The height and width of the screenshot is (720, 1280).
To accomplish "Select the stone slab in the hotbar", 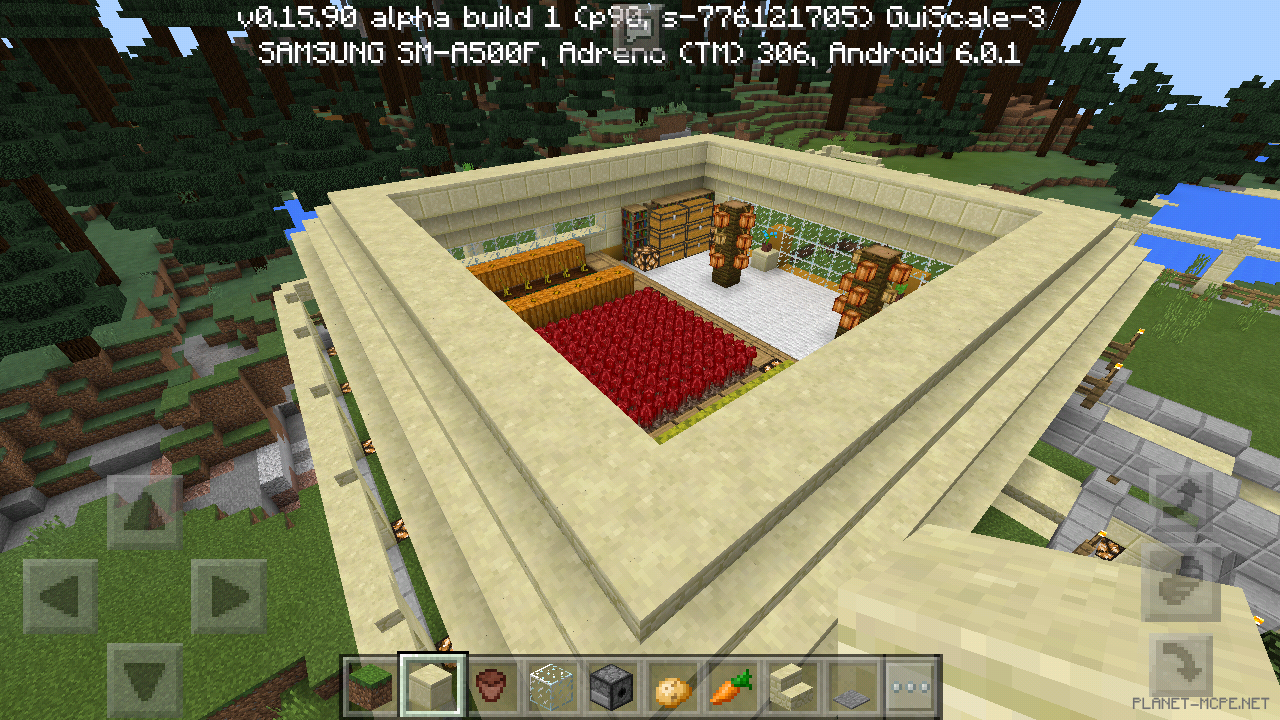I will coord(852,686).
